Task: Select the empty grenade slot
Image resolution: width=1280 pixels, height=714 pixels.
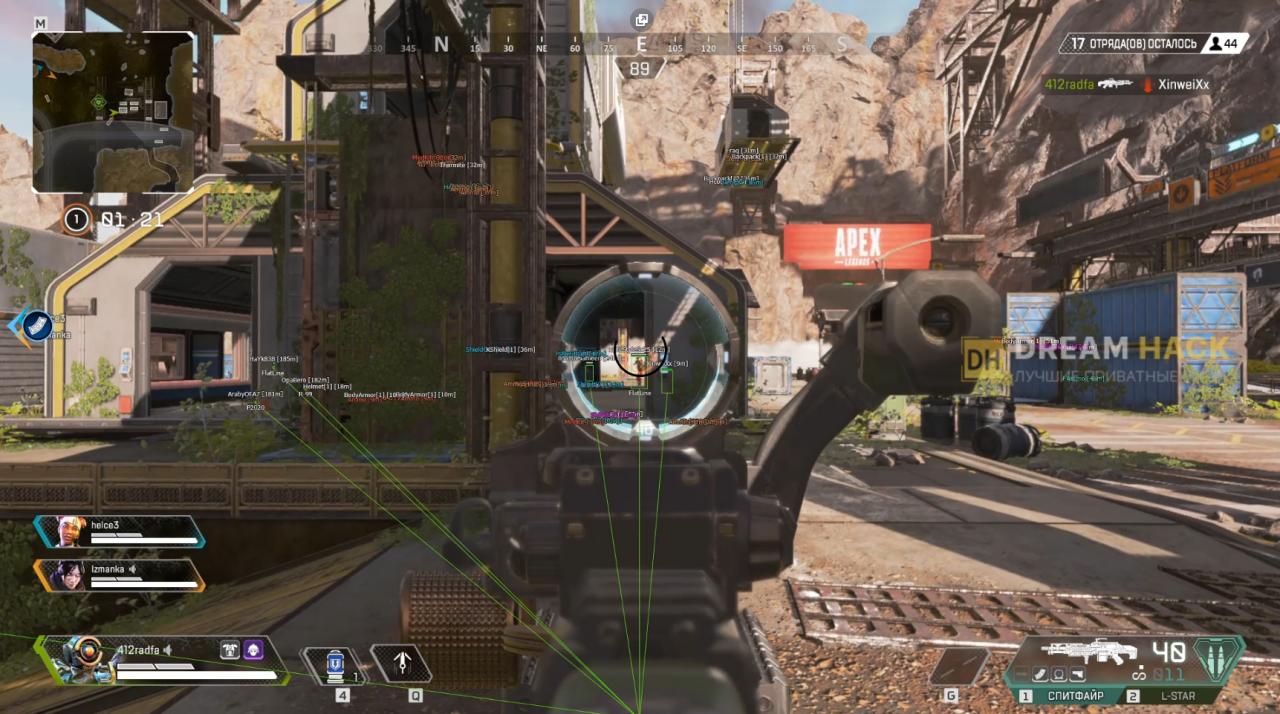Action: (x=958, y=666)
